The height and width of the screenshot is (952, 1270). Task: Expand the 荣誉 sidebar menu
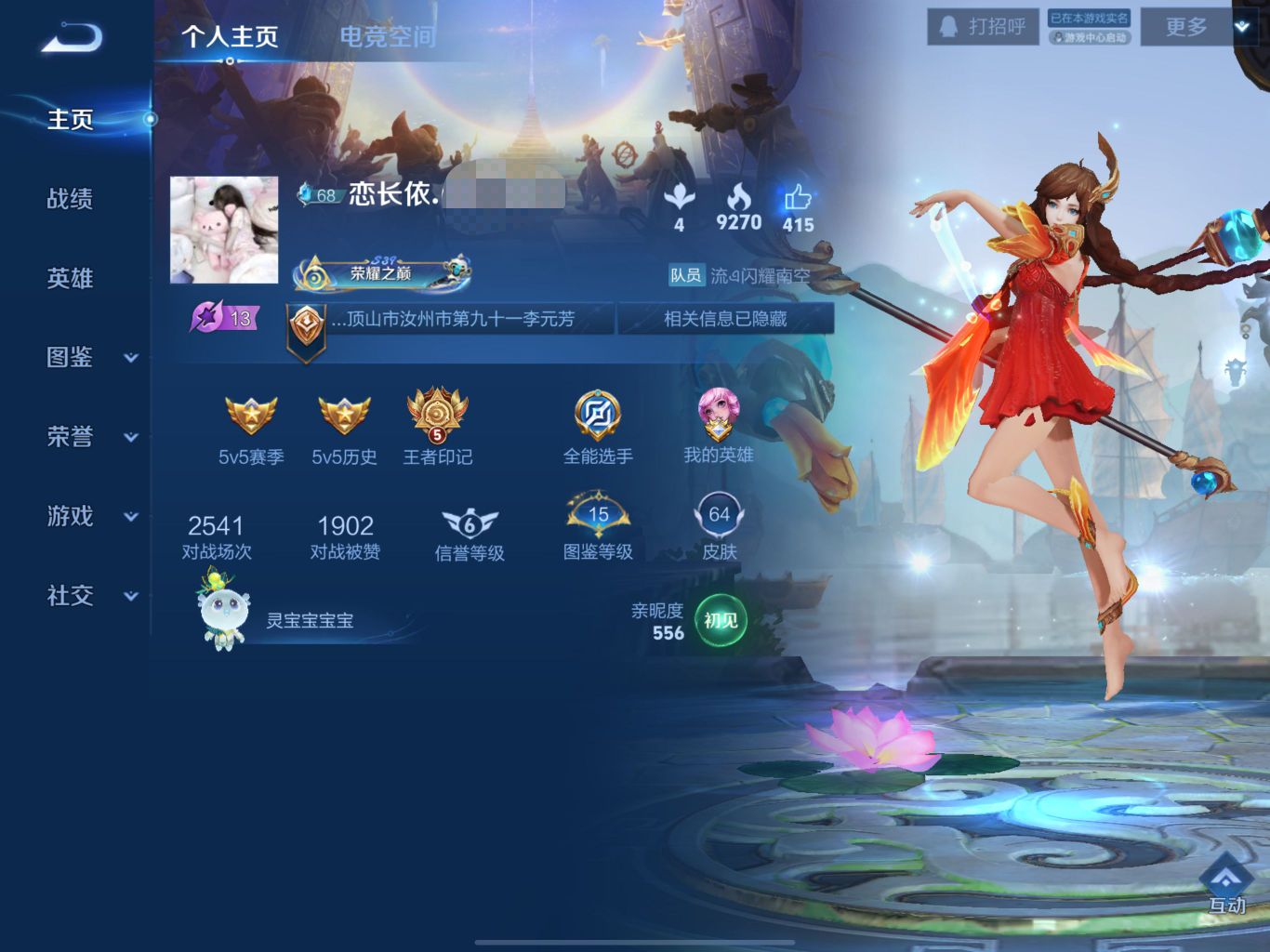[x=91, y=436]
